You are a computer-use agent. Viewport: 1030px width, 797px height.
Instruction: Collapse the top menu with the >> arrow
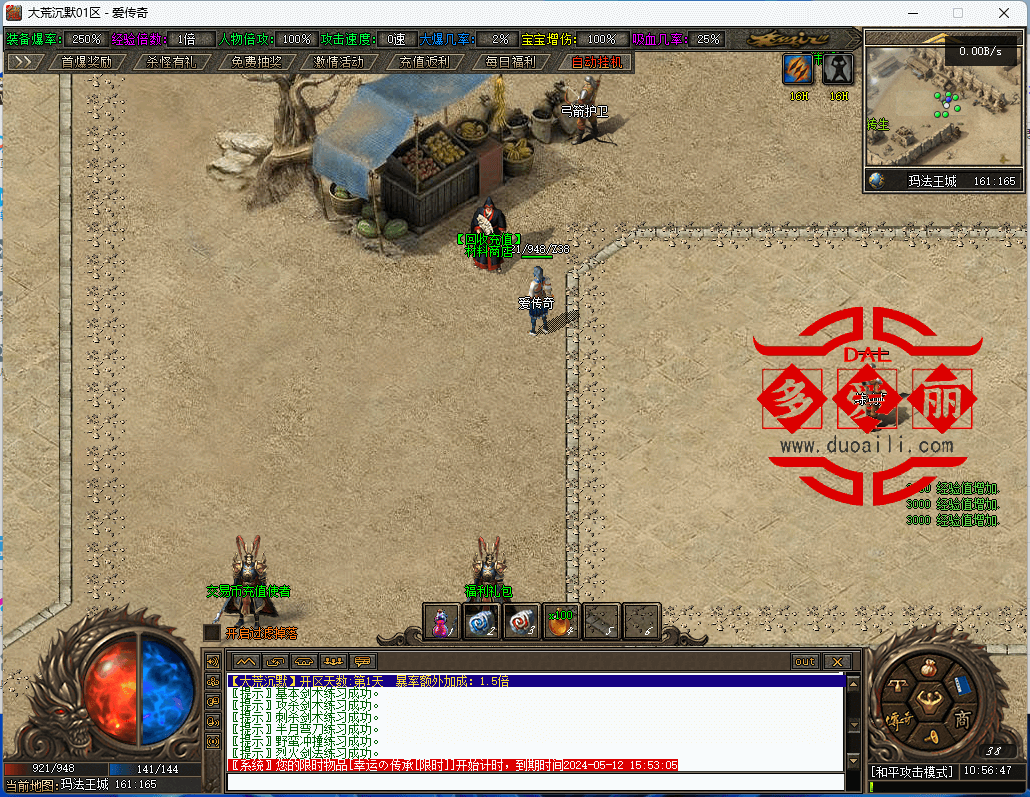[25, 61]
